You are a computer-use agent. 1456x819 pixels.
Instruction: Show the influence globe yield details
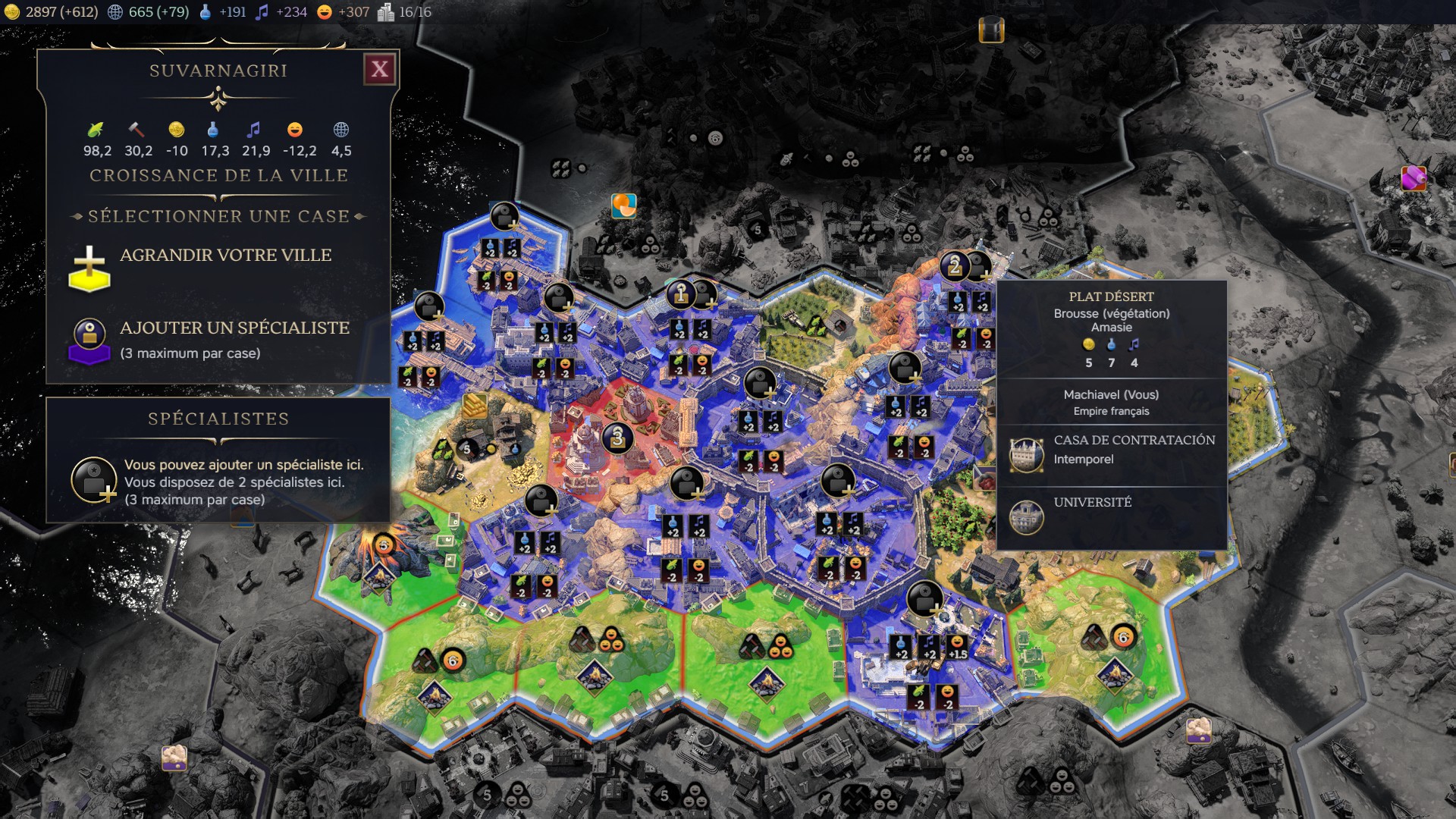pos(148,12)
